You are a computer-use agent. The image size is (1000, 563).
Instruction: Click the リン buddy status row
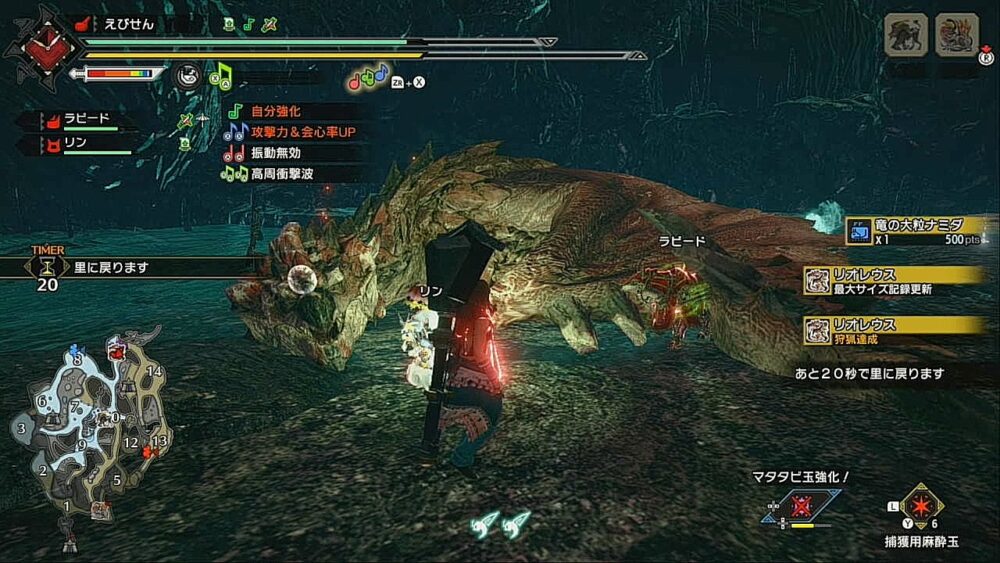[x=78, y=146]
